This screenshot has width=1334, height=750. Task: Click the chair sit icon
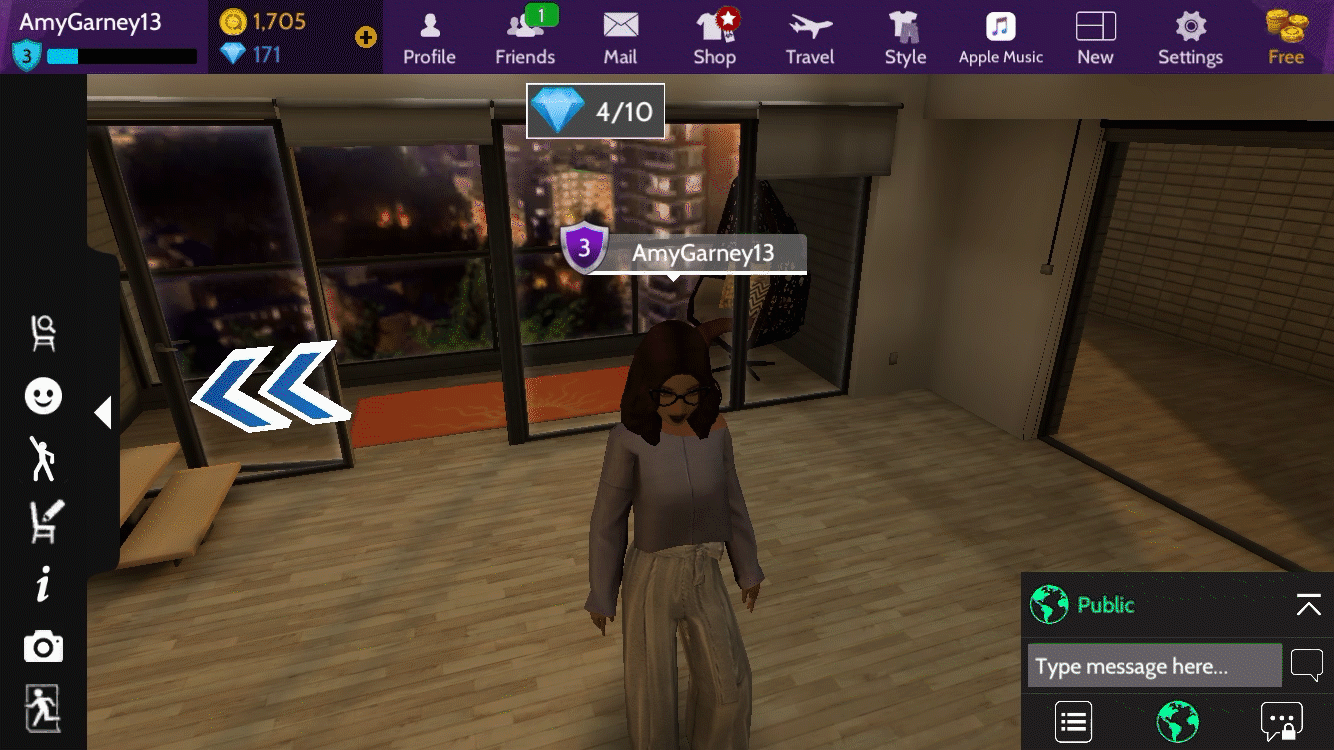43,333
